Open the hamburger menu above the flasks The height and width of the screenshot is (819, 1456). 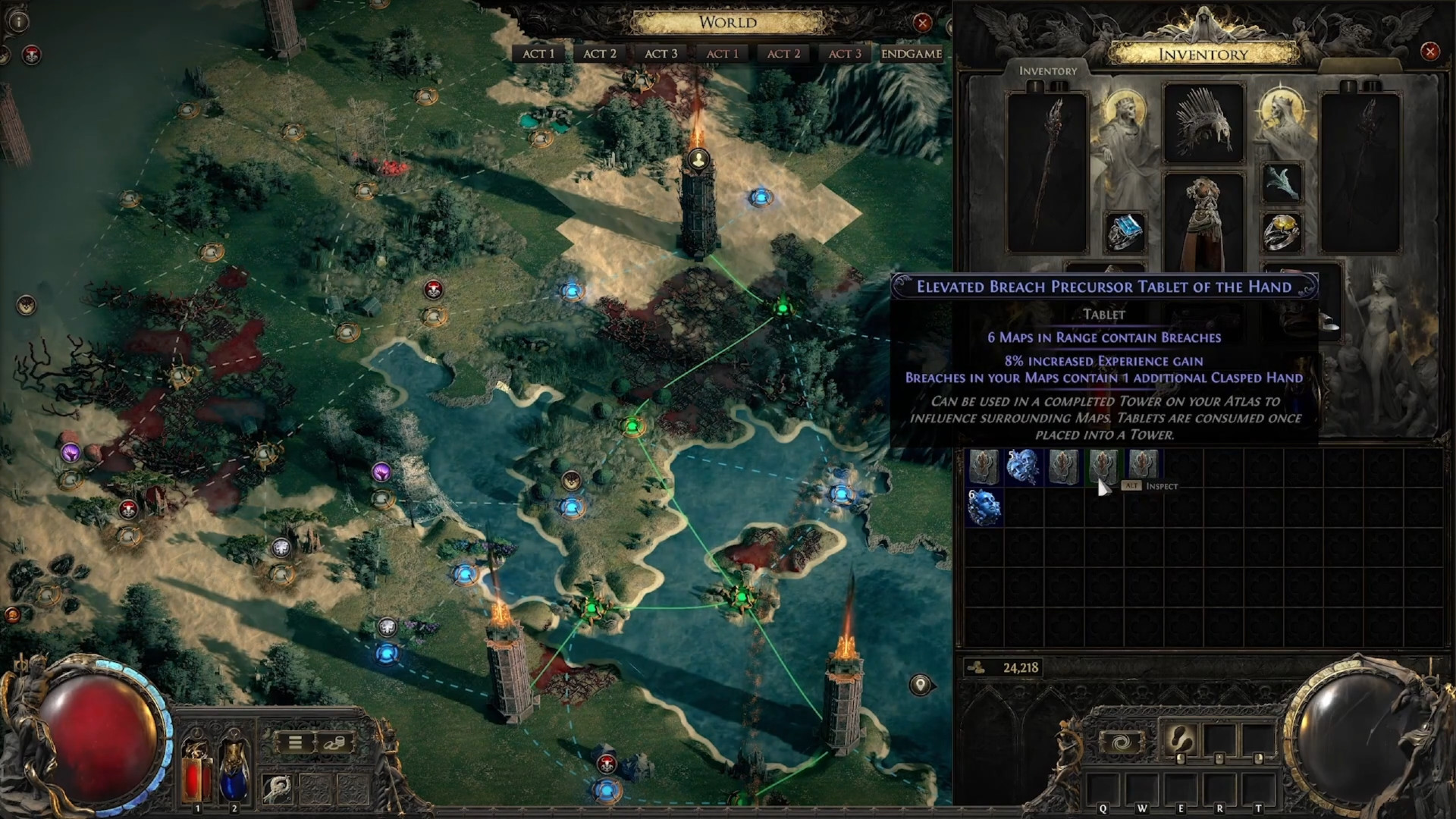[x=295, y=742]
